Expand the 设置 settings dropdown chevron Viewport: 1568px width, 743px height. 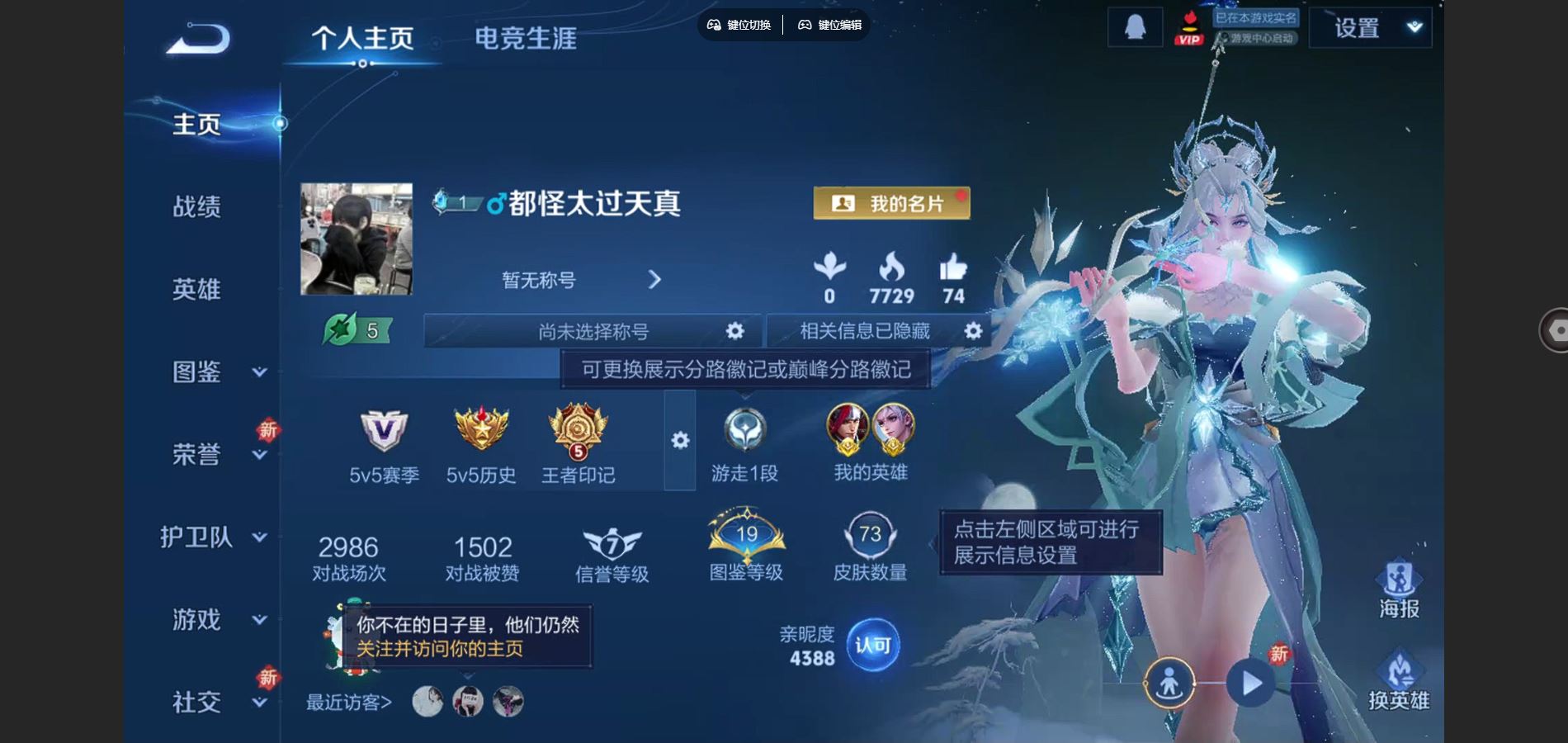point(1414,26)
